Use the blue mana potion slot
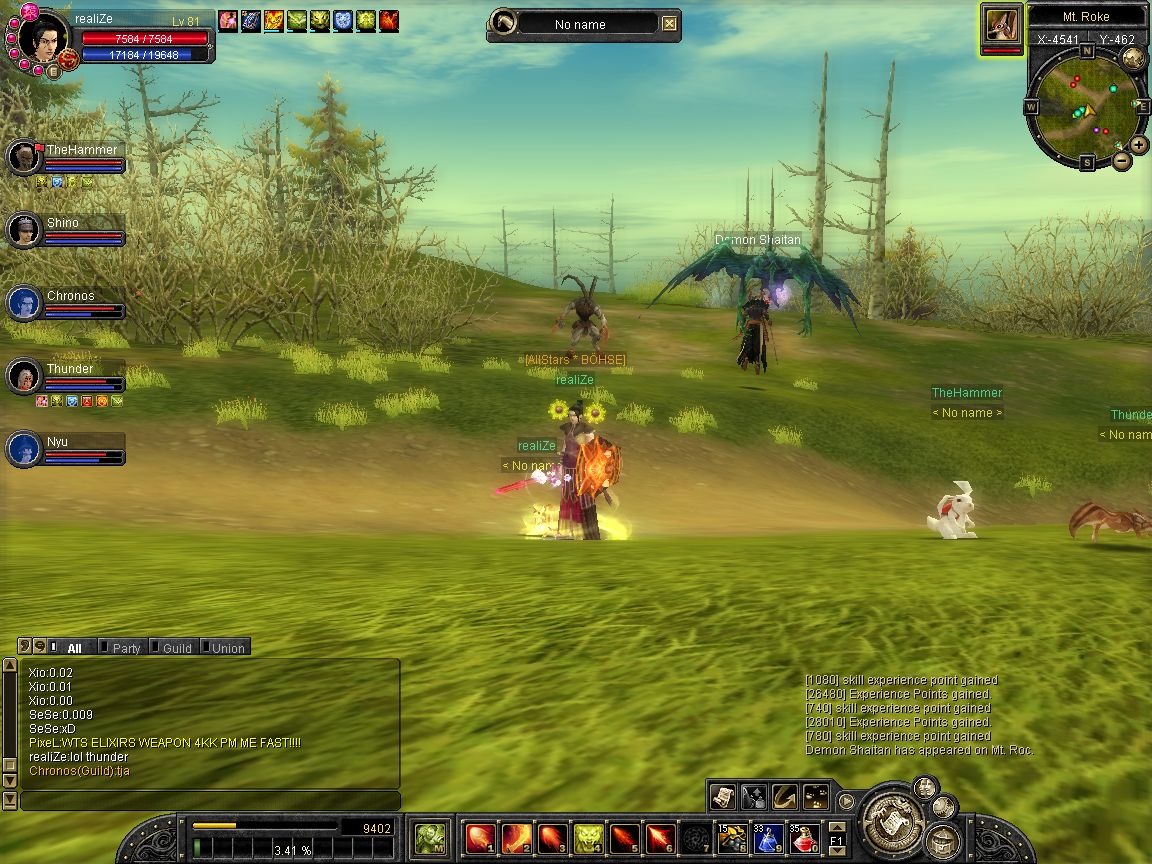 tap(767, 838)
